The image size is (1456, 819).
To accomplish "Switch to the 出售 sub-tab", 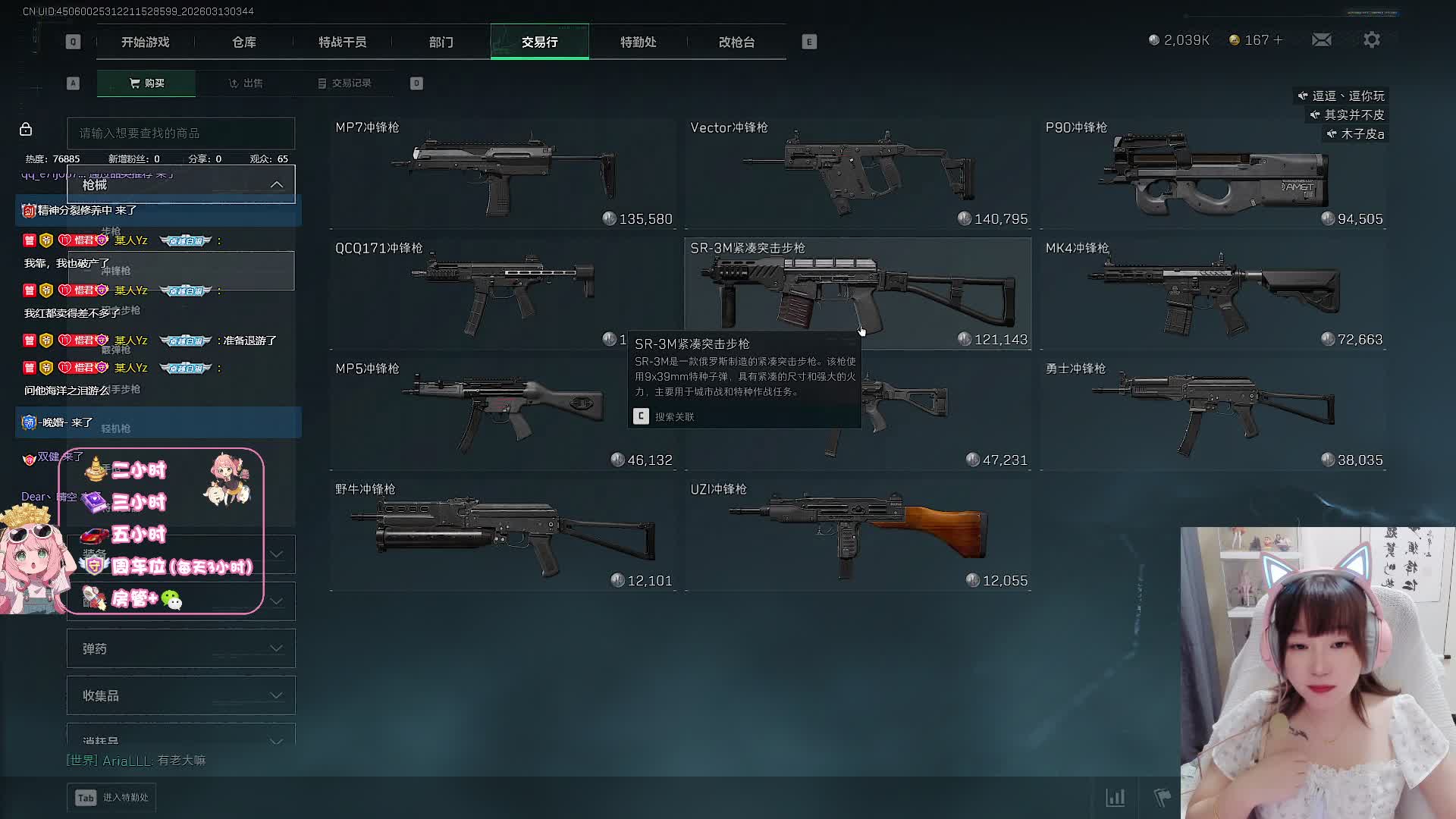I will click(x=246, y=83).
